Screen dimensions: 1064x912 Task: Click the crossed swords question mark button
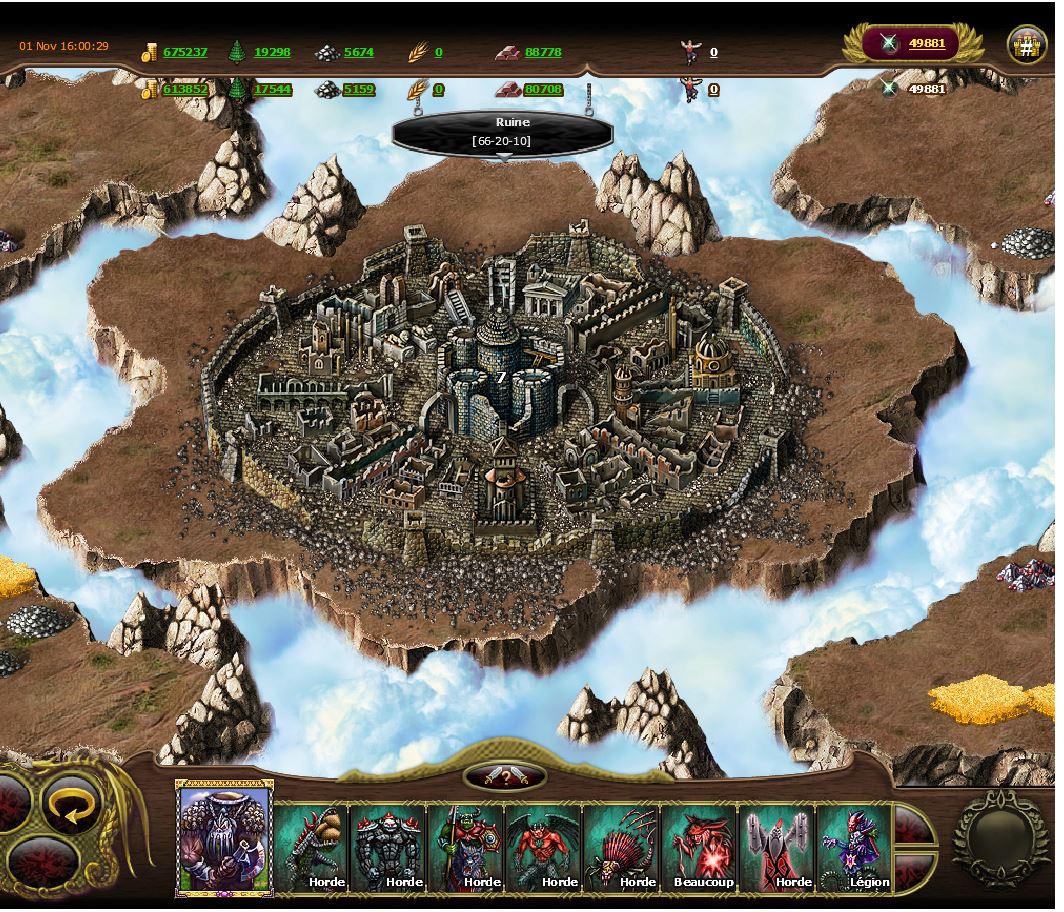click(506, 777)
